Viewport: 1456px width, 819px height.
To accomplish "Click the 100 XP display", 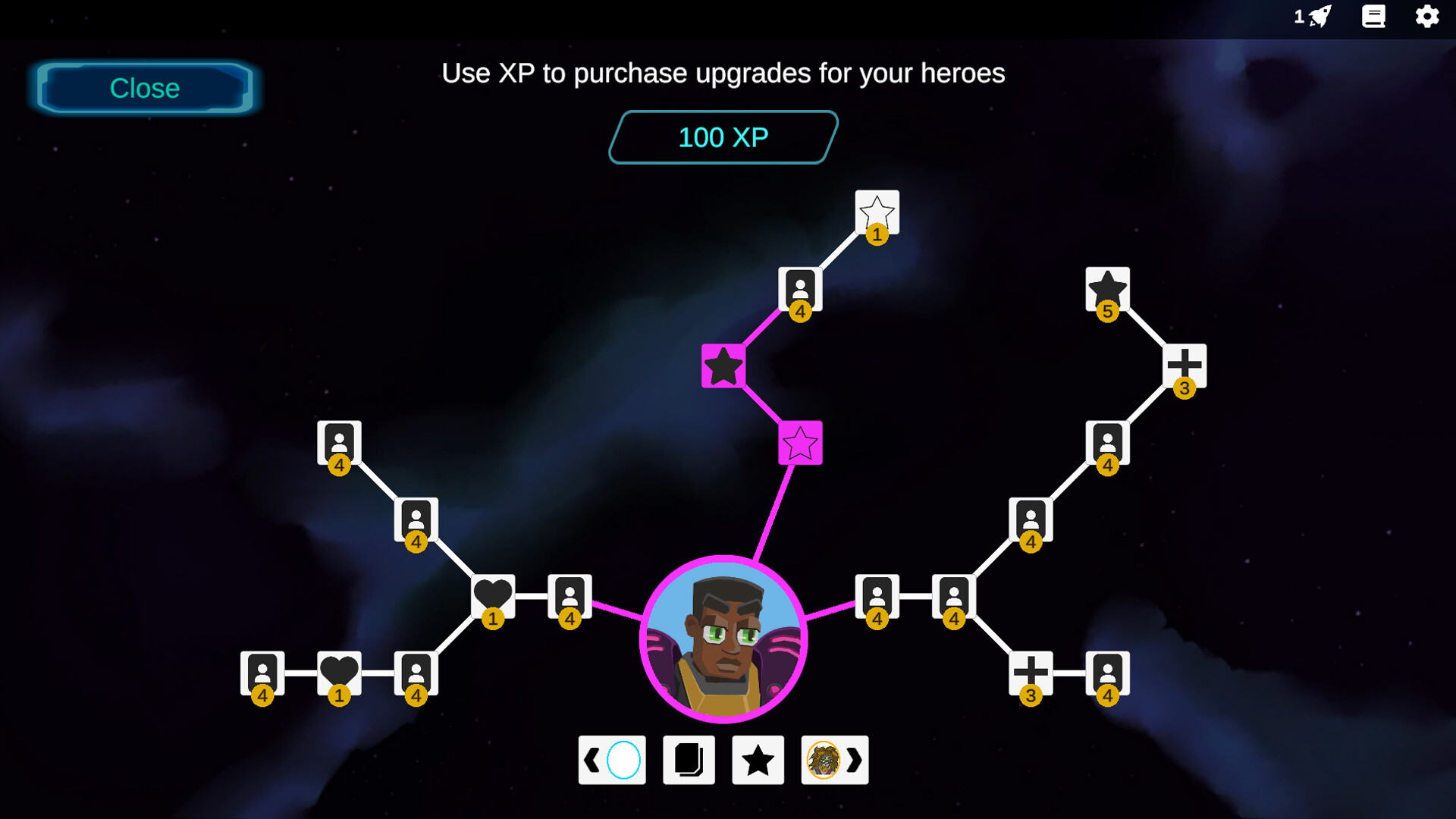I will pos(721,137).
